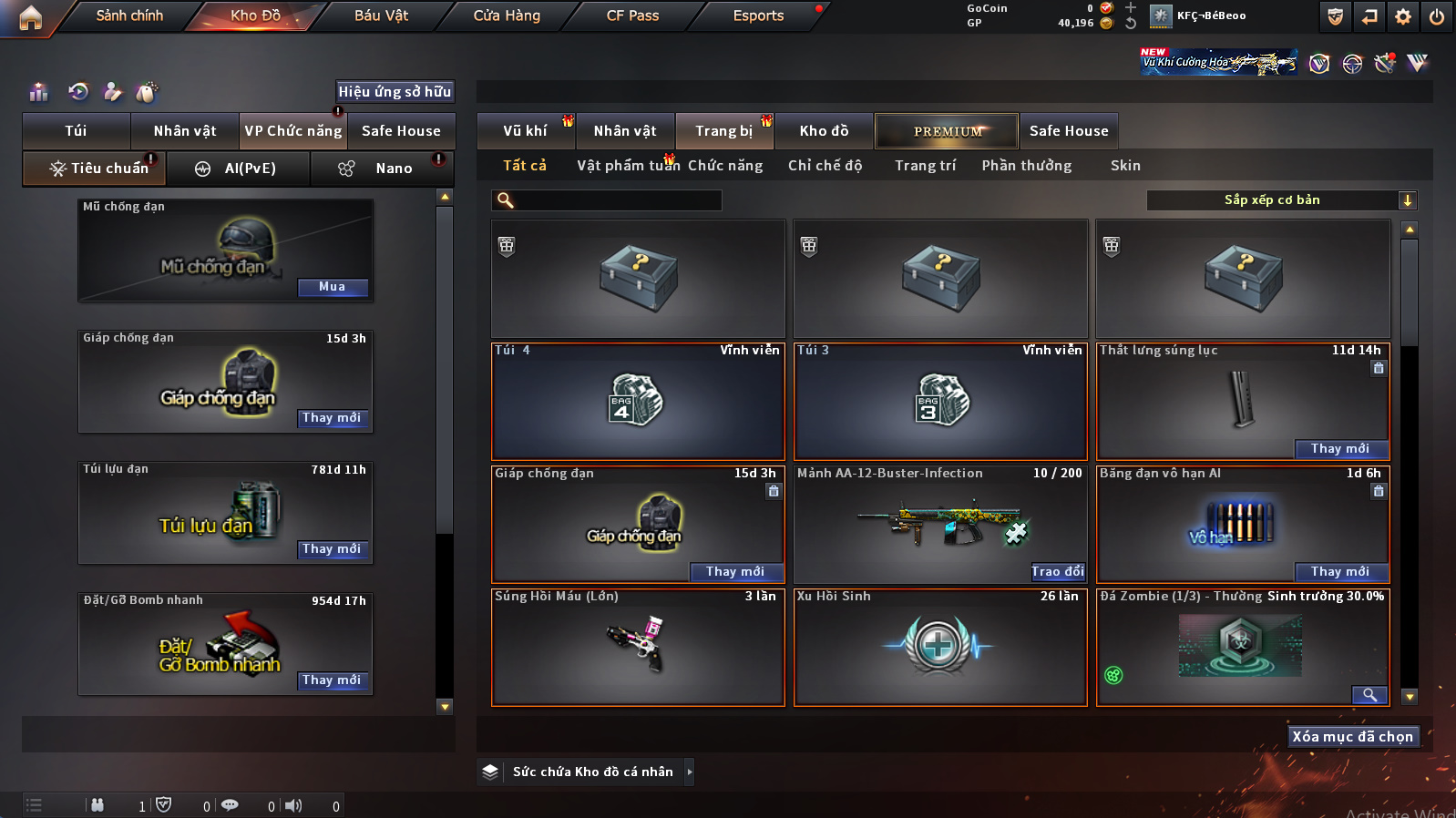Choose the Chỉ chế độ filter

tap(825, 166)
